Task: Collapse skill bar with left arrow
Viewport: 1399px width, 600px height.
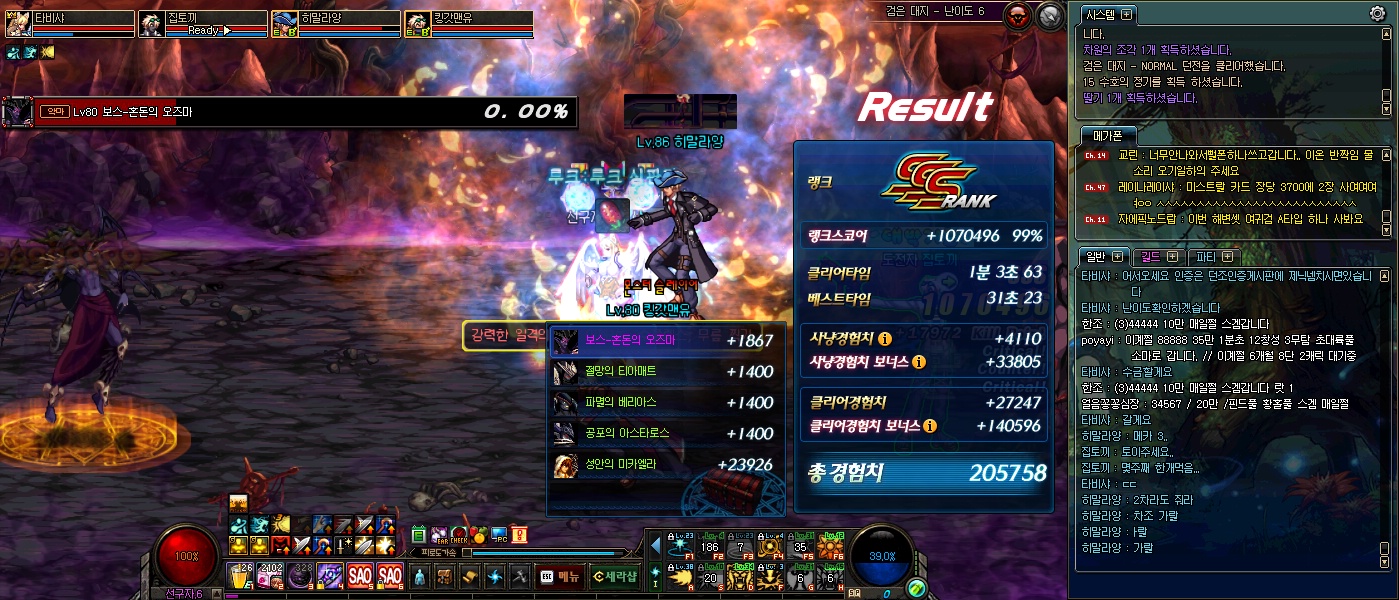Action: 656,546
